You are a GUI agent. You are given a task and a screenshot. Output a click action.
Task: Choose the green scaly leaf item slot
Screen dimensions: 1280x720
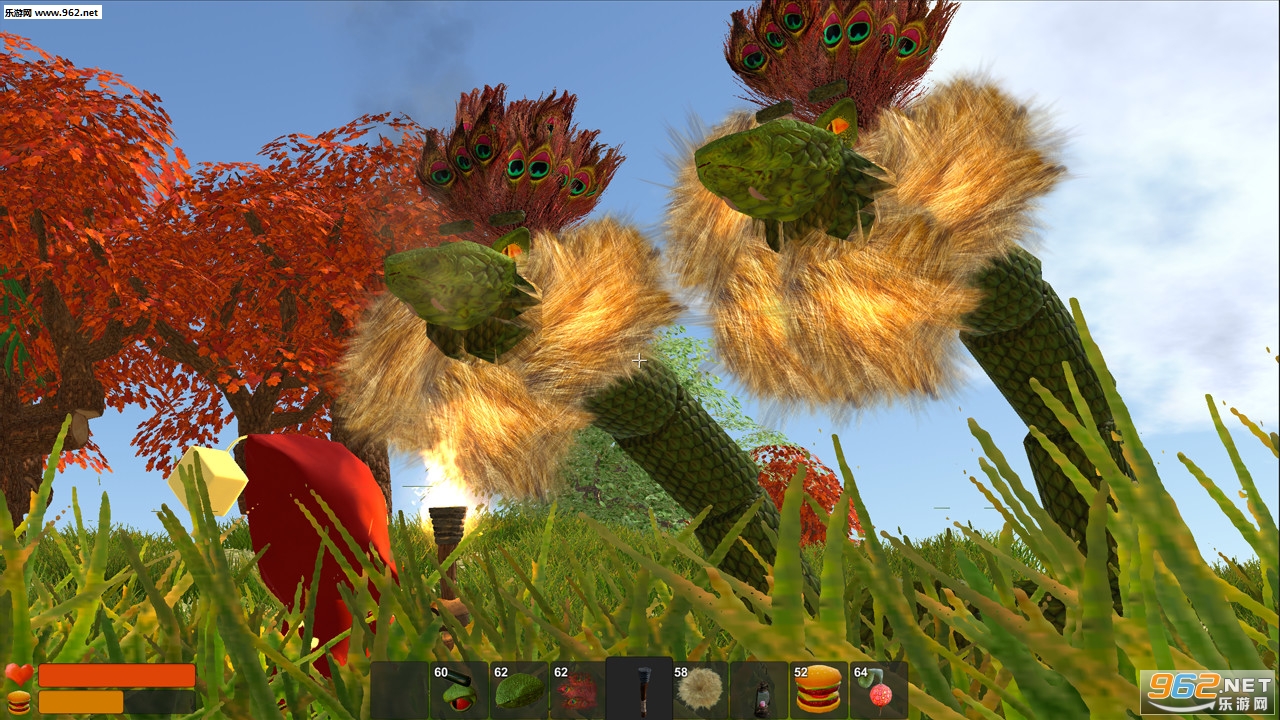coord(519,690)
